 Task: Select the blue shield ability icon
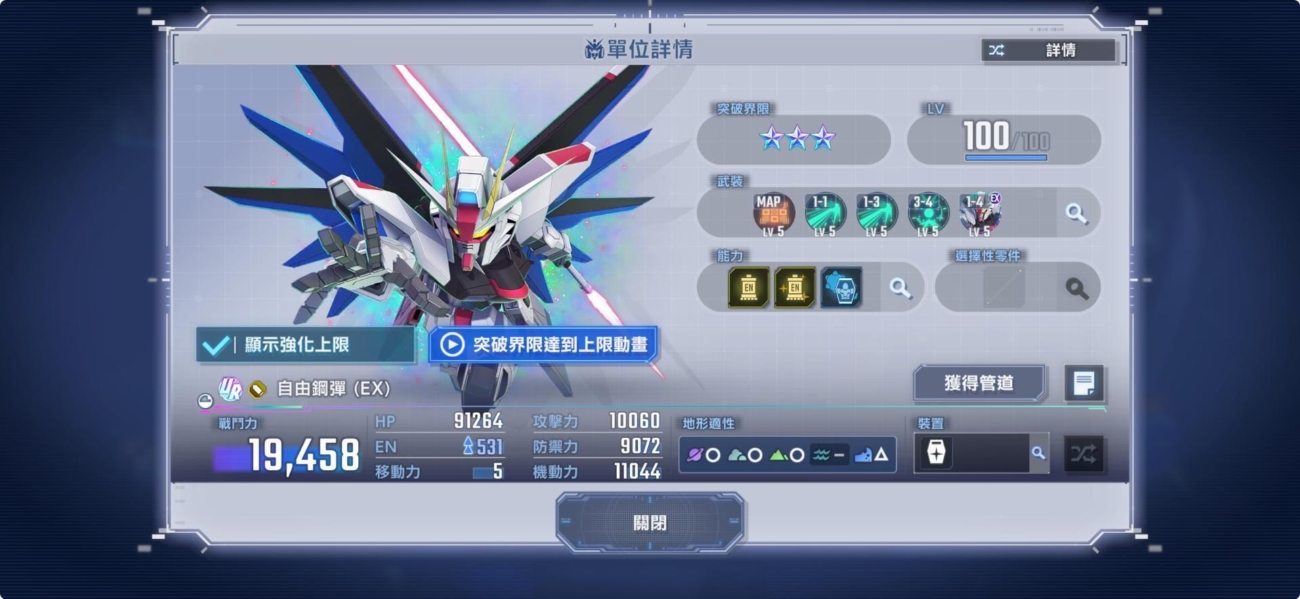(841, 288)
